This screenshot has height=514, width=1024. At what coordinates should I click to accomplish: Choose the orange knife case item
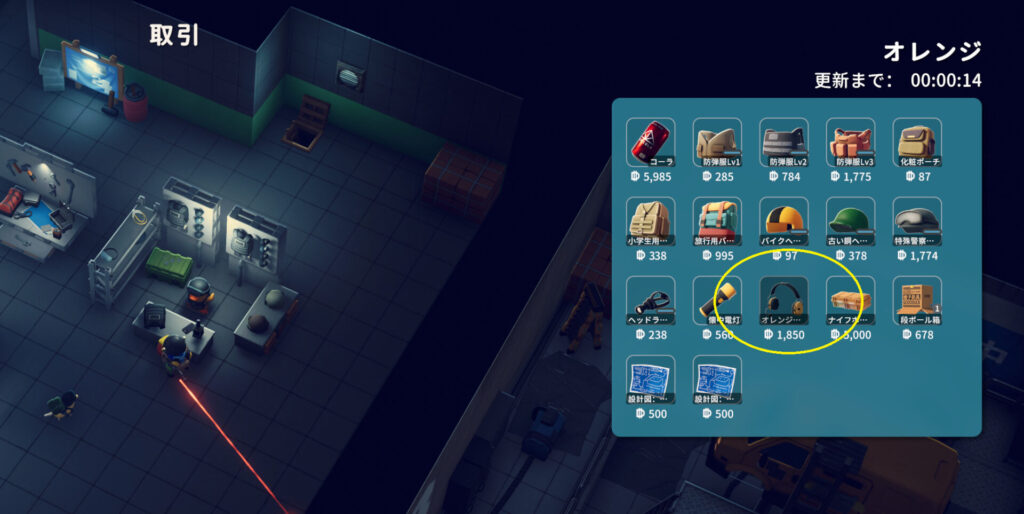coord(850,301)
